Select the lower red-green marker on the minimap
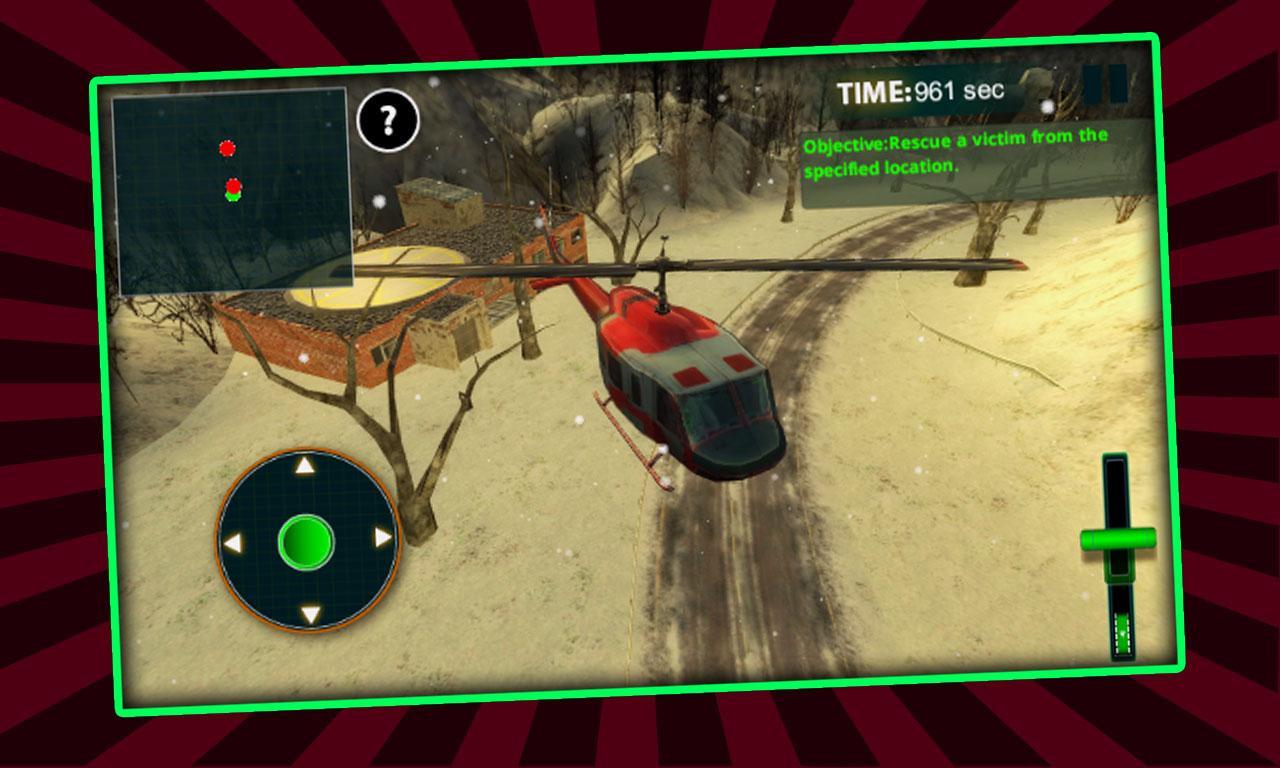 coord(235,191)
